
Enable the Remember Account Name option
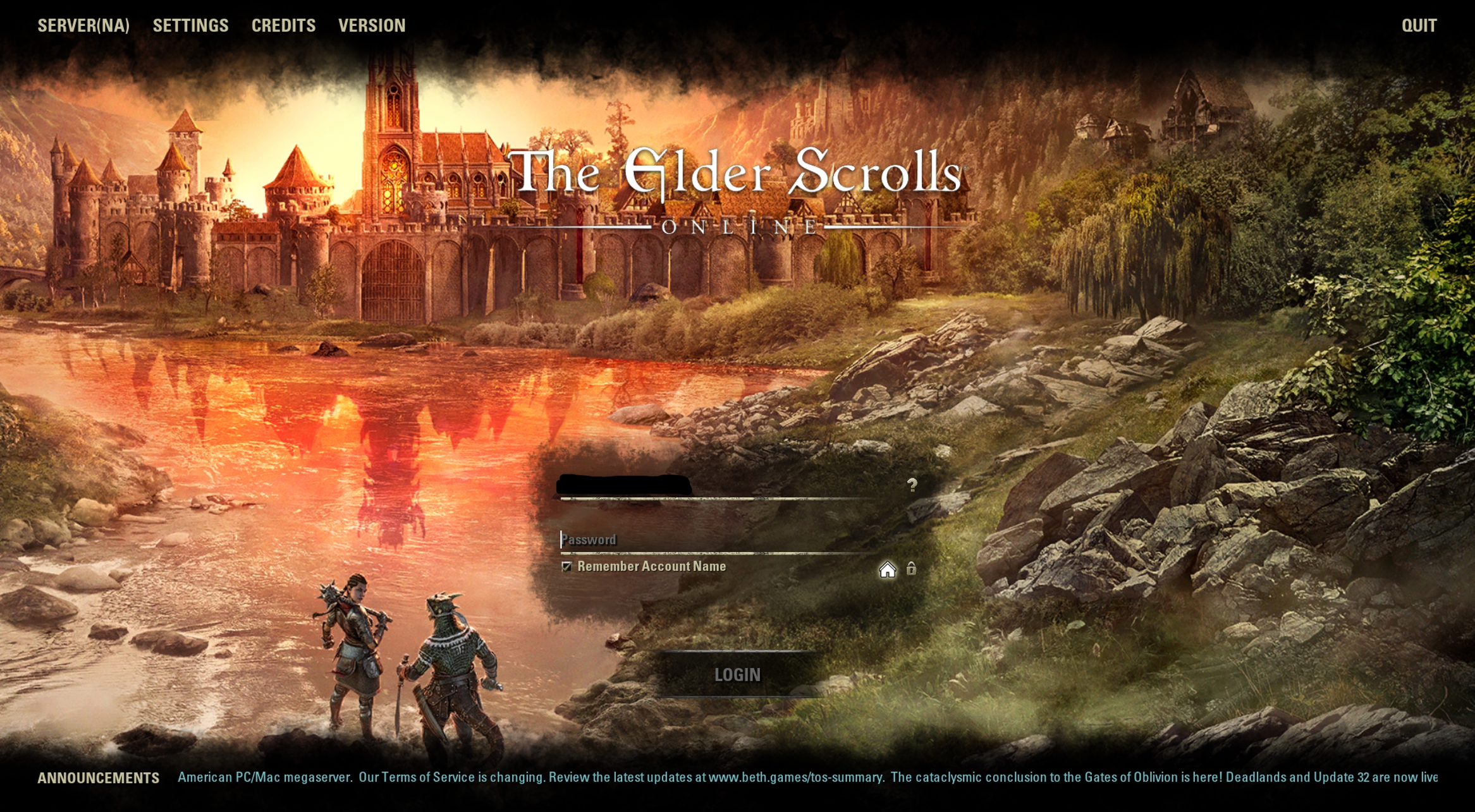tap(566, 567)
